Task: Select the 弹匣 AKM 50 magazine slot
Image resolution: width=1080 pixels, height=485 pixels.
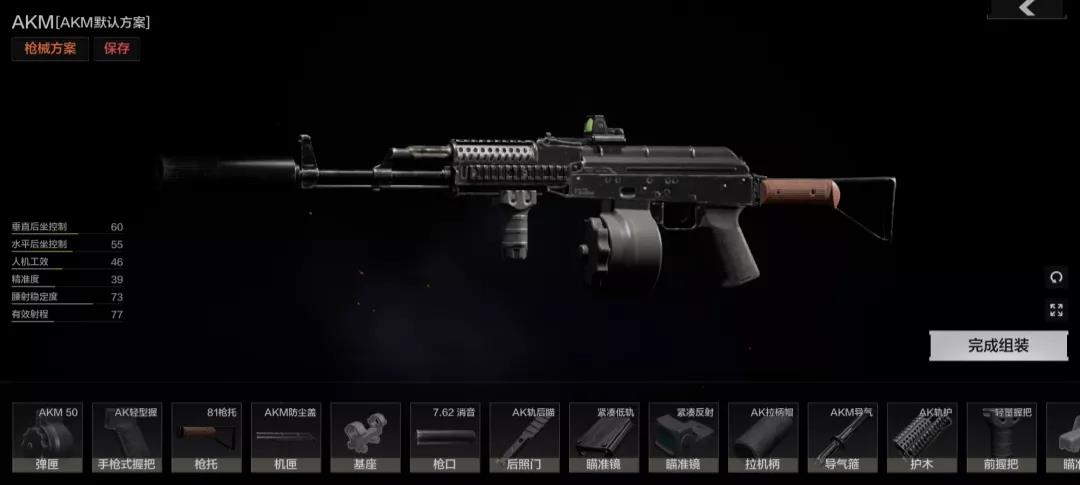Action: (47, 437)
